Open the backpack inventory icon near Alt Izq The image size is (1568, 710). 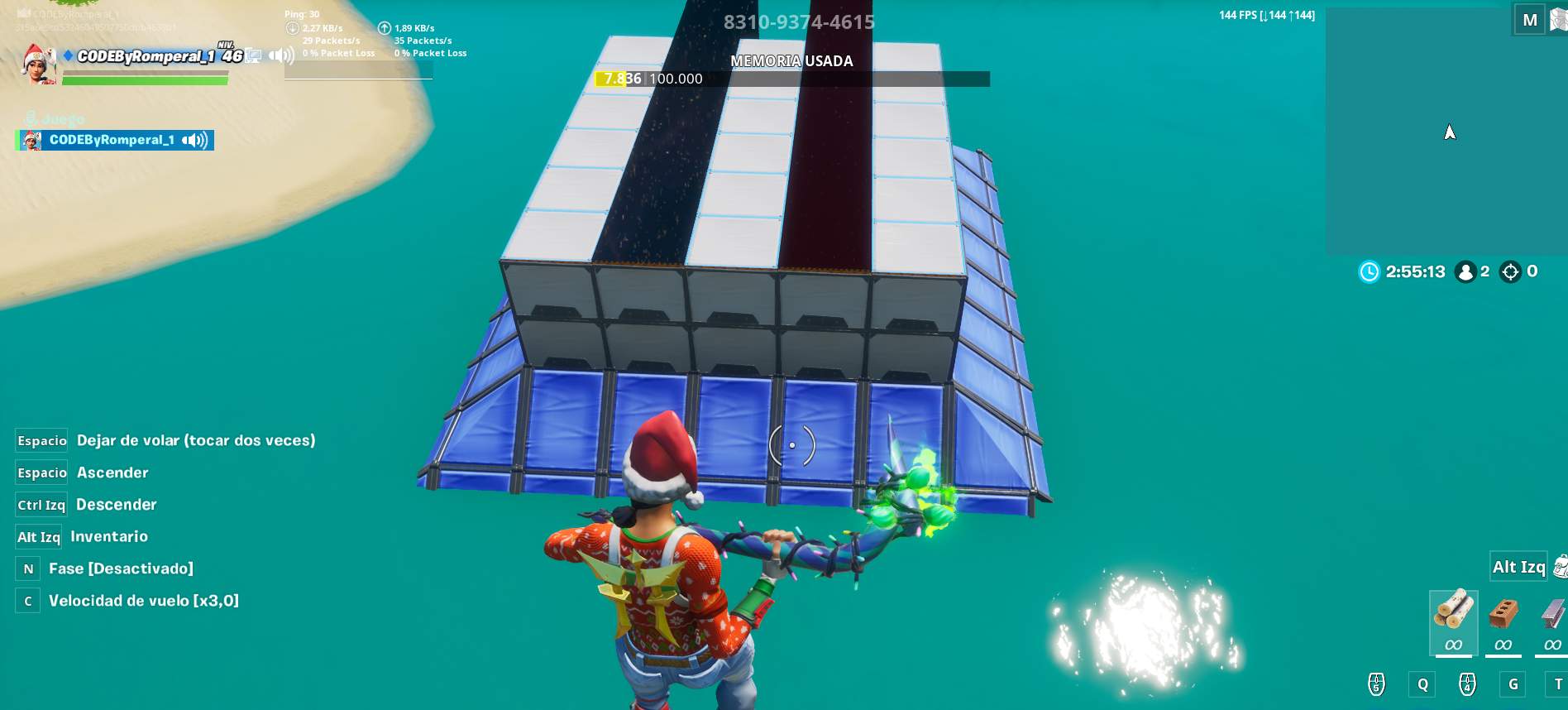pyautogui.click(x=1560, y=568)
